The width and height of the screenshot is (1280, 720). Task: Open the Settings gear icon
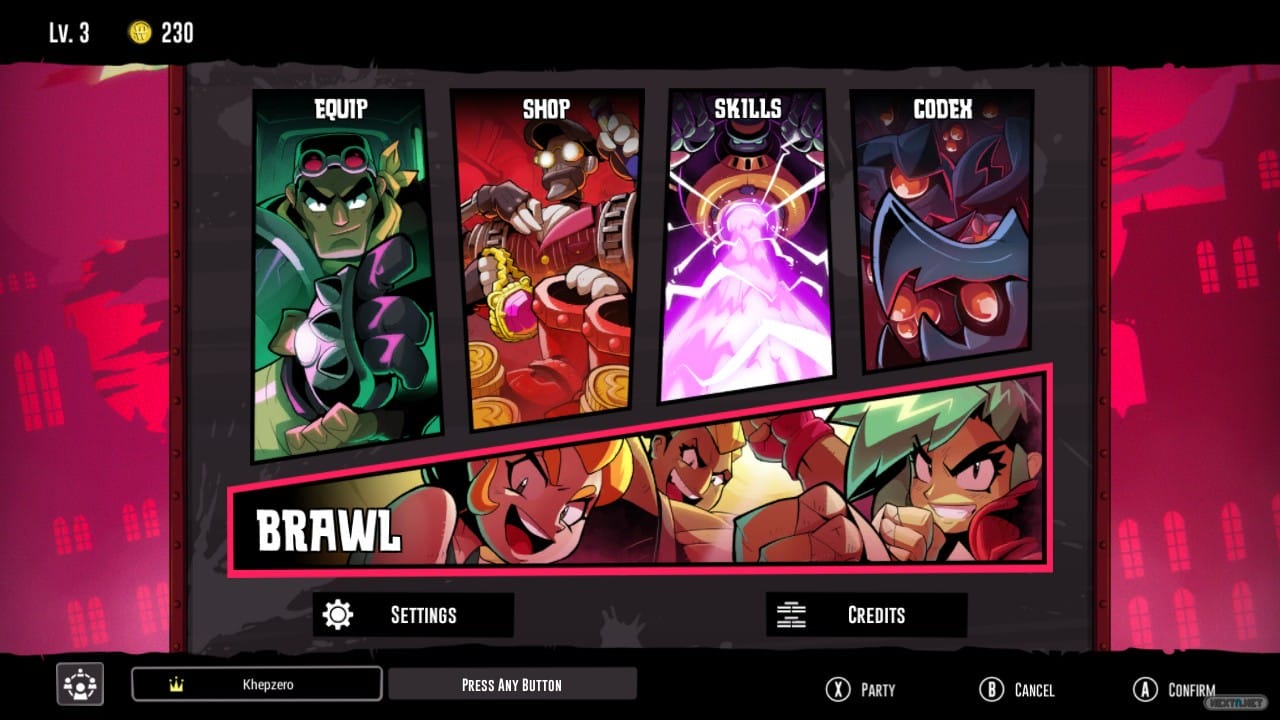(x=340, y=614)
